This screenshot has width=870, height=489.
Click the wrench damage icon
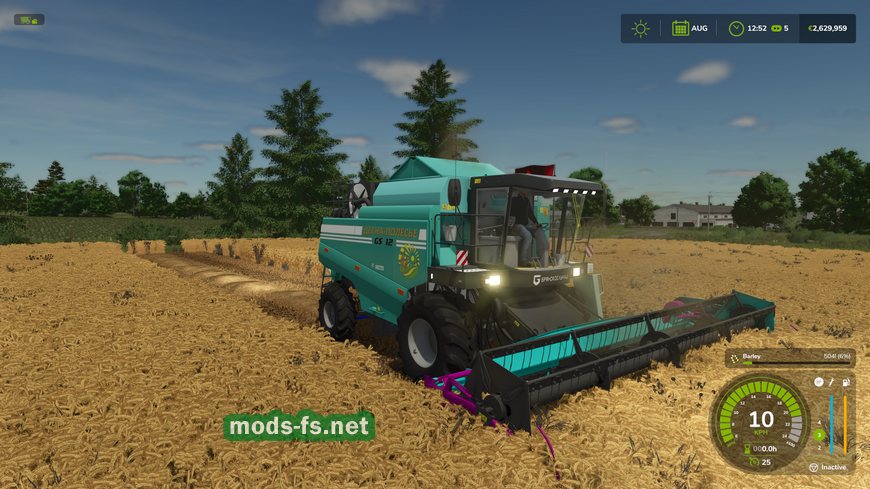click(831, 382)
